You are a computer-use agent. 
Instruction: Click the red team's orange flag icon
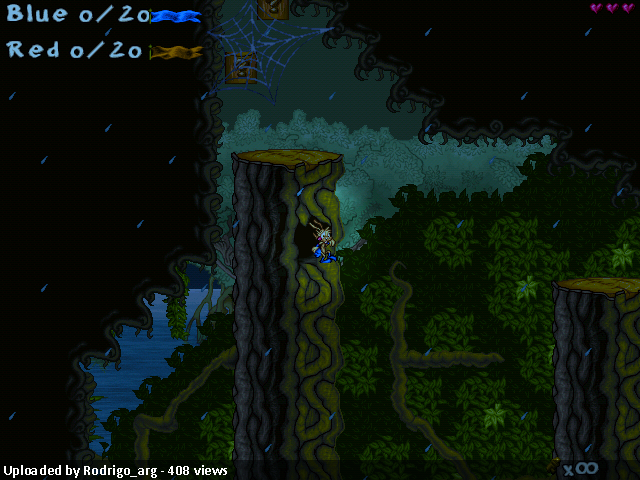point(176,52)
